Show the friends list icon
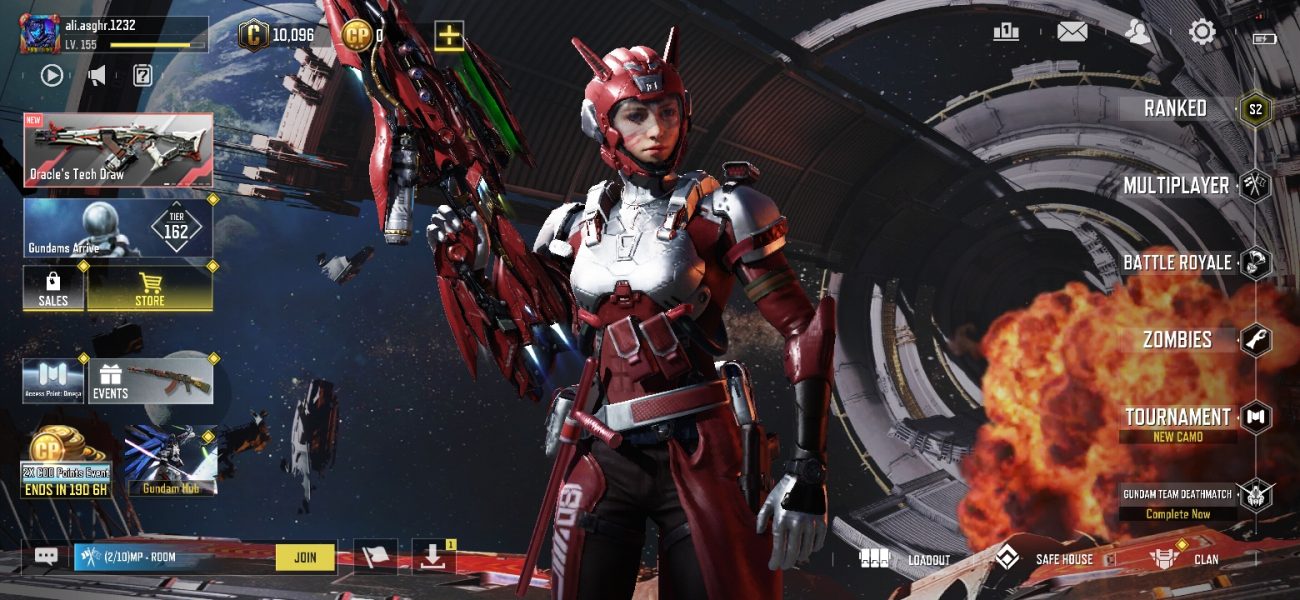The image size is (1300, 600). [x=1137, y=33]
